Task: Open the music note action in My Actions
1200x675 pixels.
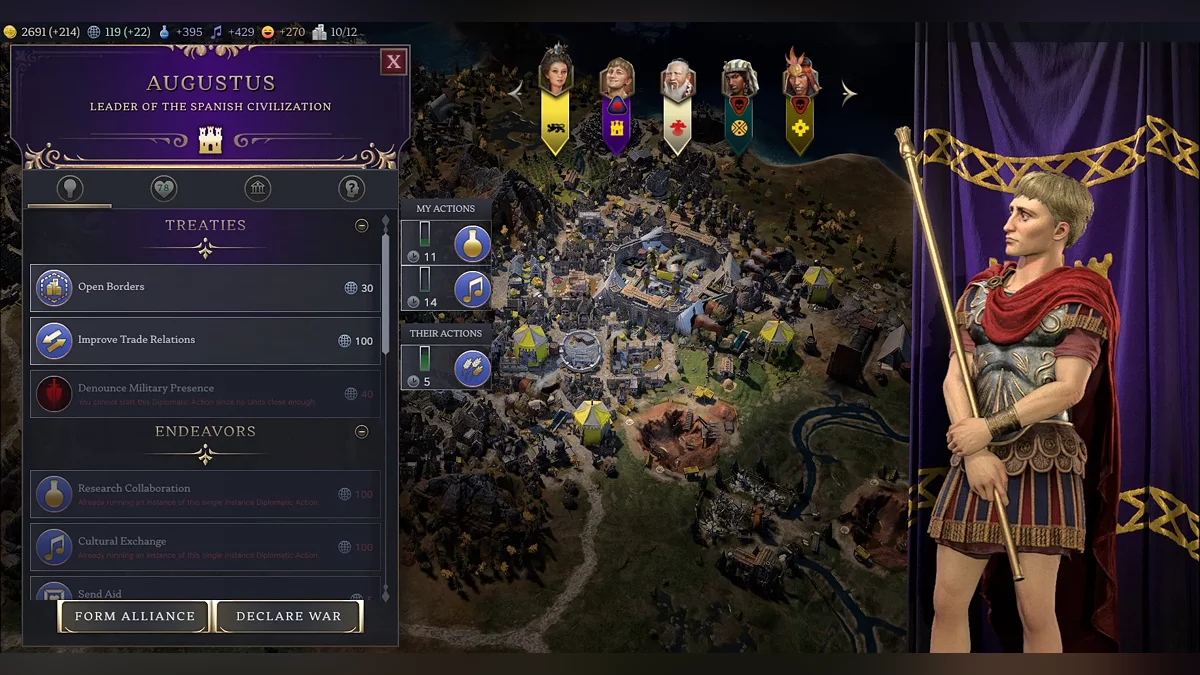Action: 472,289
